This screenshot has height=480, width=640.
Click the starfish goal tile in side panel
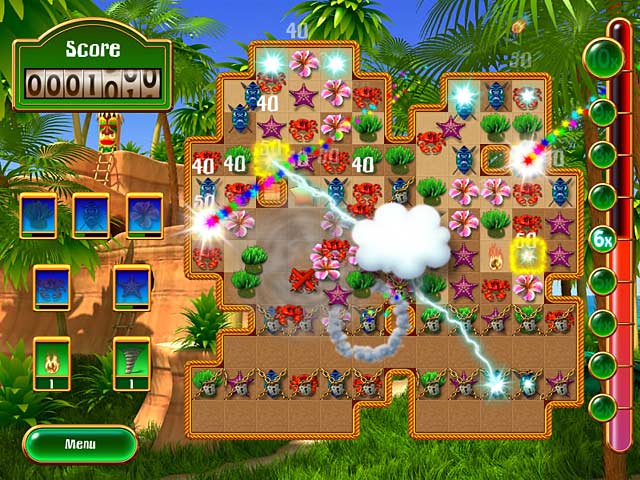coord(131,287)
